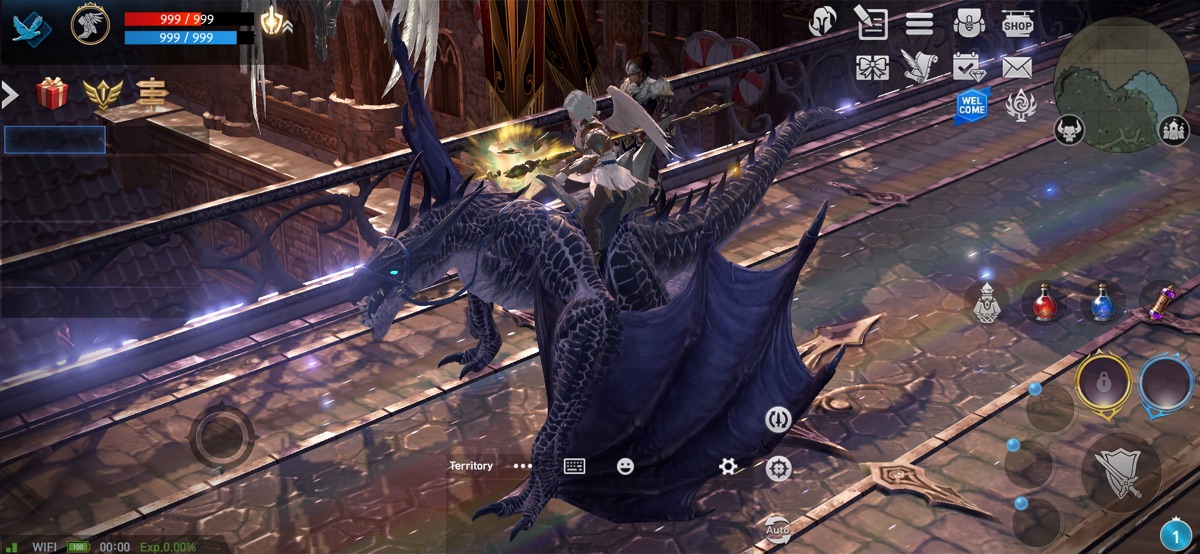Use the red health potion
This screenshot has height=554, width=1200.
point(1045,303)
